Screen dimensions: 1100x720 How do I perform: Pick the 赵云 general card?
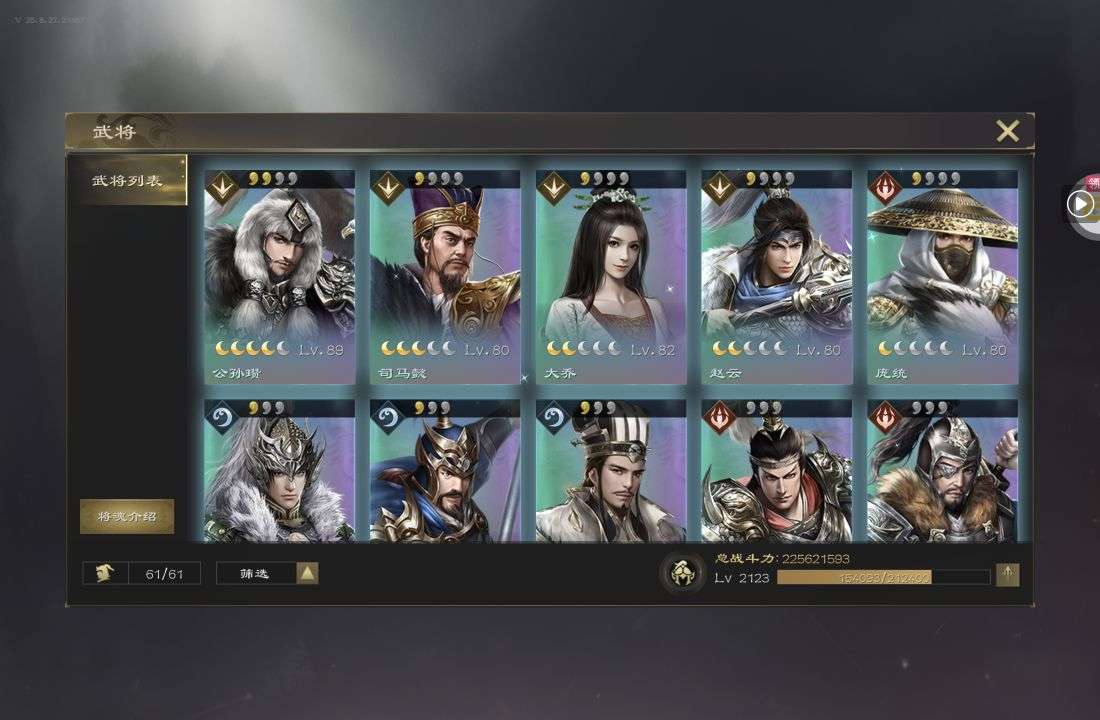[x=777, y=275]
